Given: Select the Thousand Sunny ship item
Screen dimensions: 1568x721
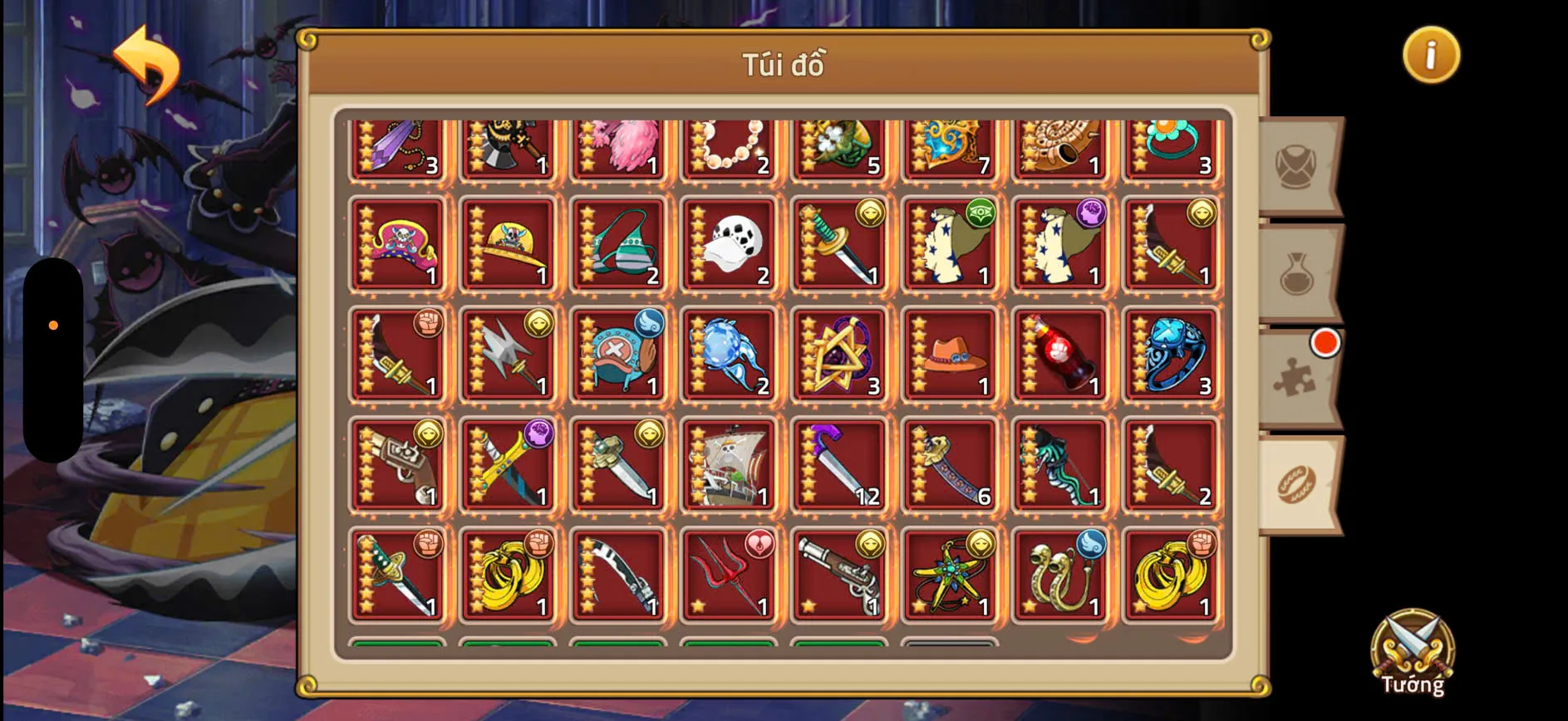Looking at the screenshot, I should (x=729, y=466).
